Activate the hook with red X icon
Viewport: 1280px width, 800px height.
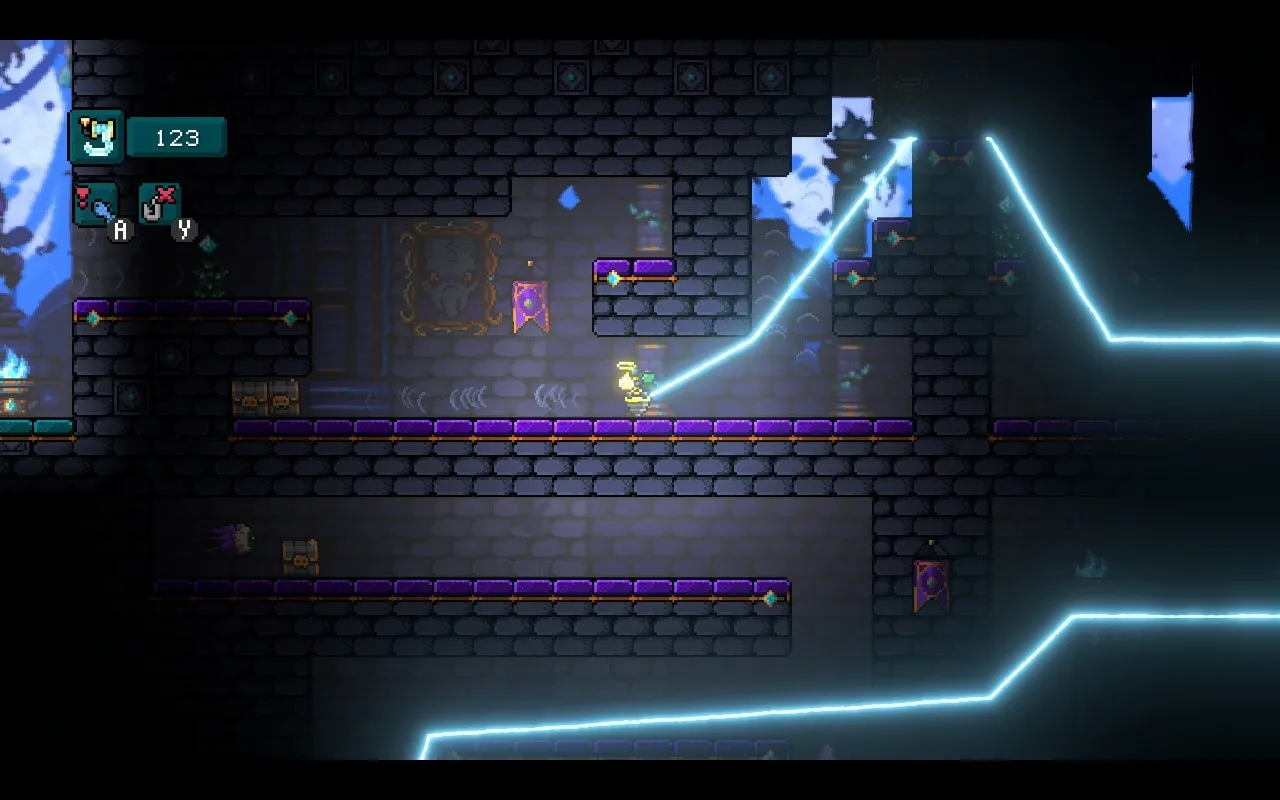[159, 204]
